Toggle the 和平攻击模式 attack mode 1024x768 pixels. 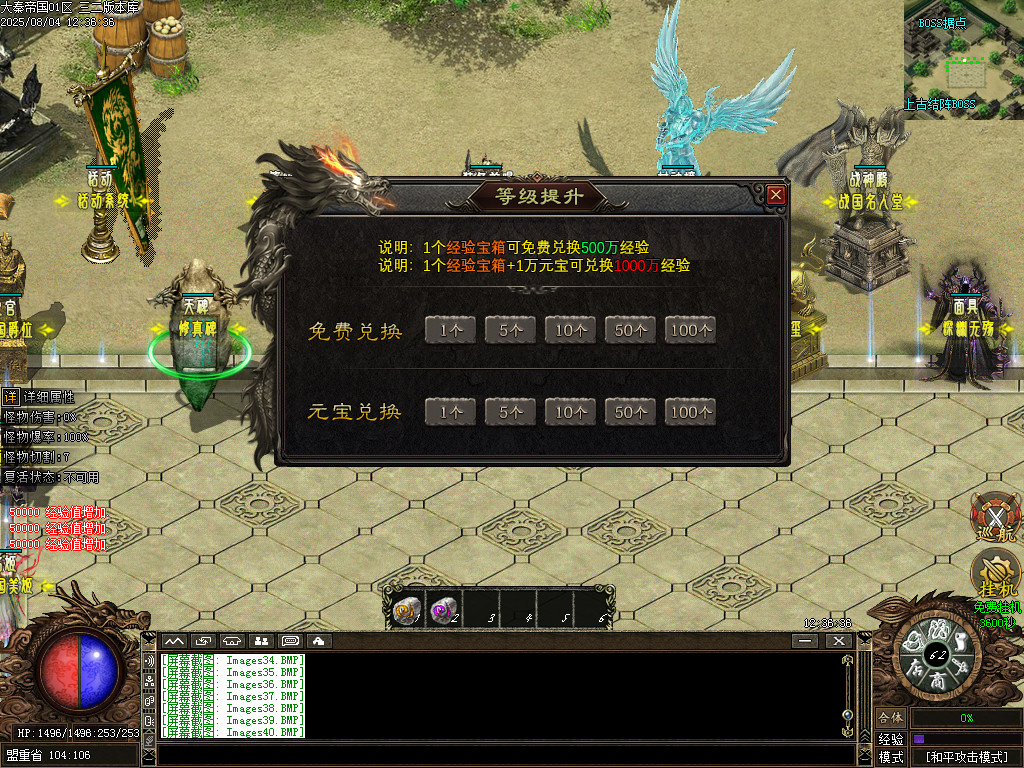pyautogui.click(x=966, y=757)
